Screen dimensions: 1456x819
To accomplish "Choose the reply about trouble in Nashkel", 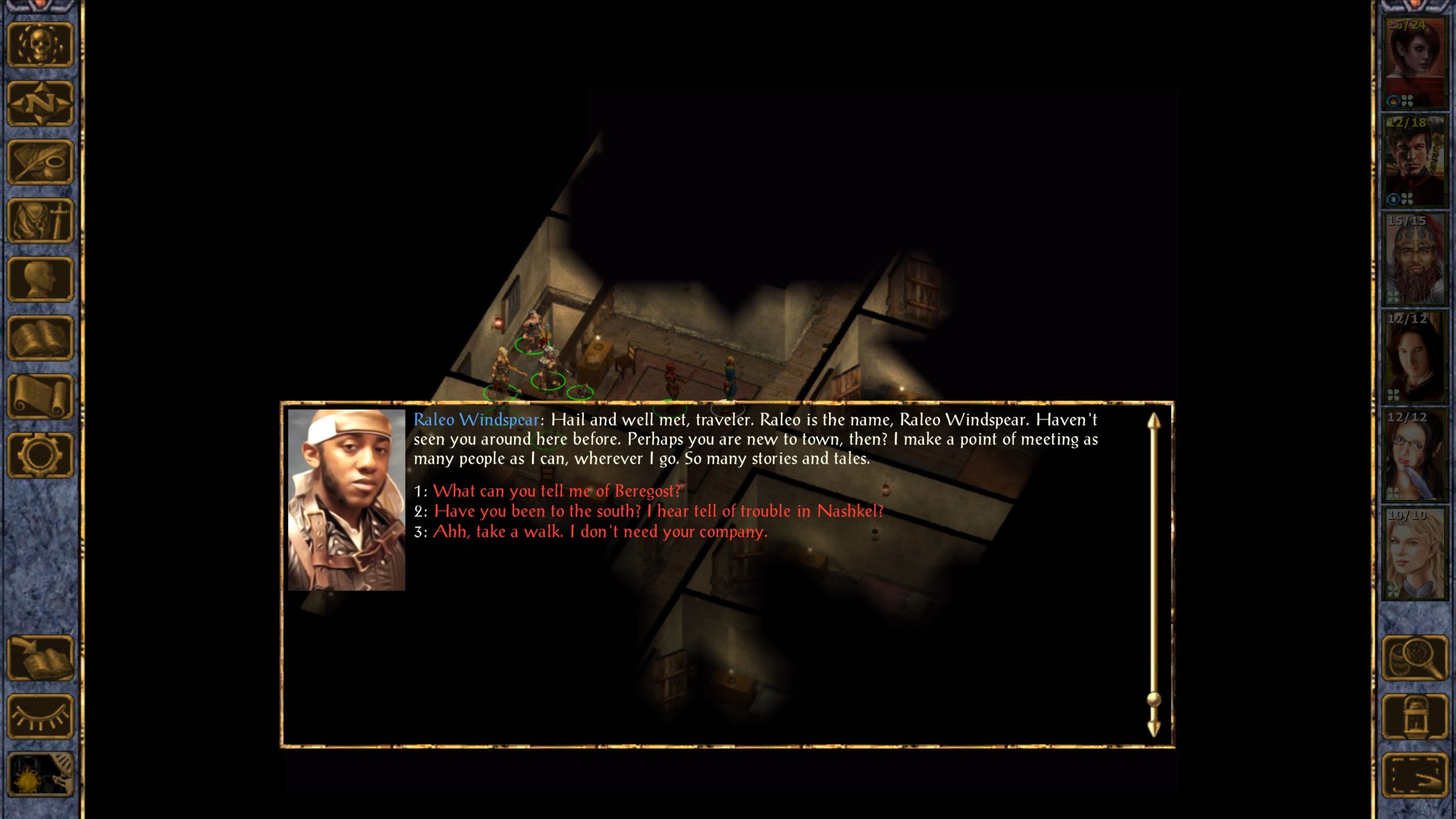I will pyautogui.click(x=658, y=511).
